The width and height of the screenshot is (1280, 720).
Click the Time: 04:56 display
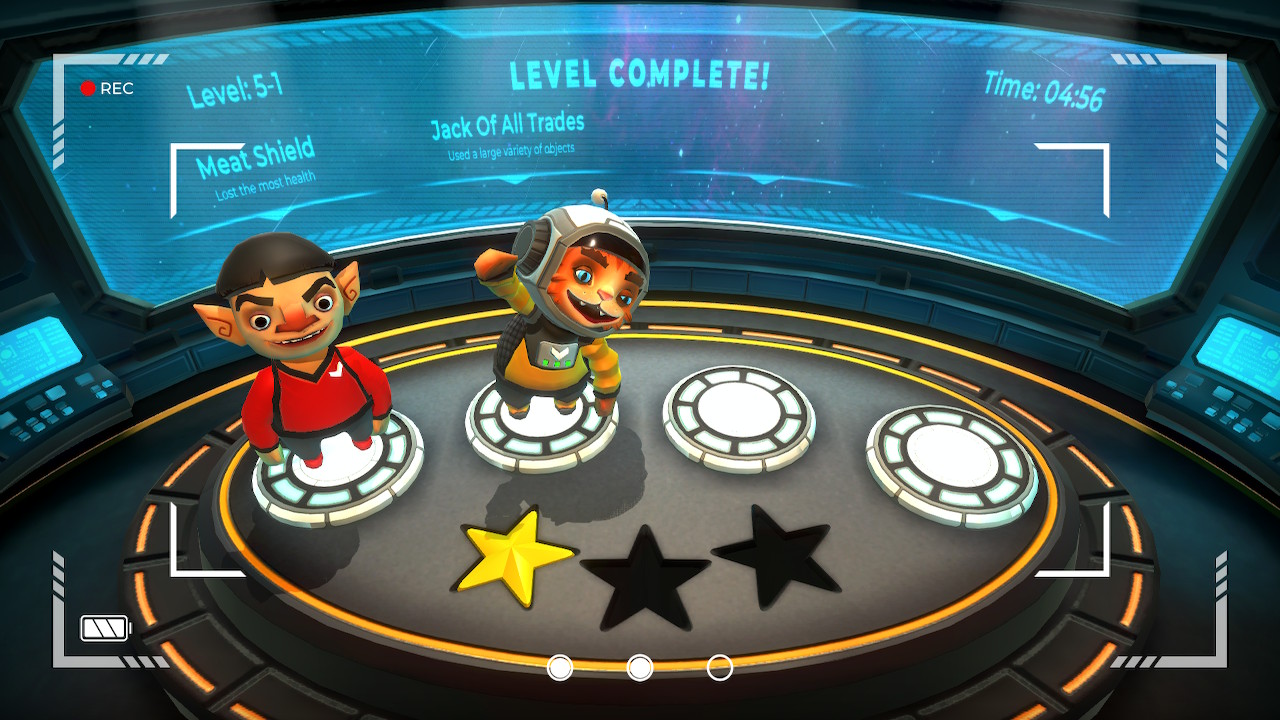pyautogui.click(x=1046, y=90)
